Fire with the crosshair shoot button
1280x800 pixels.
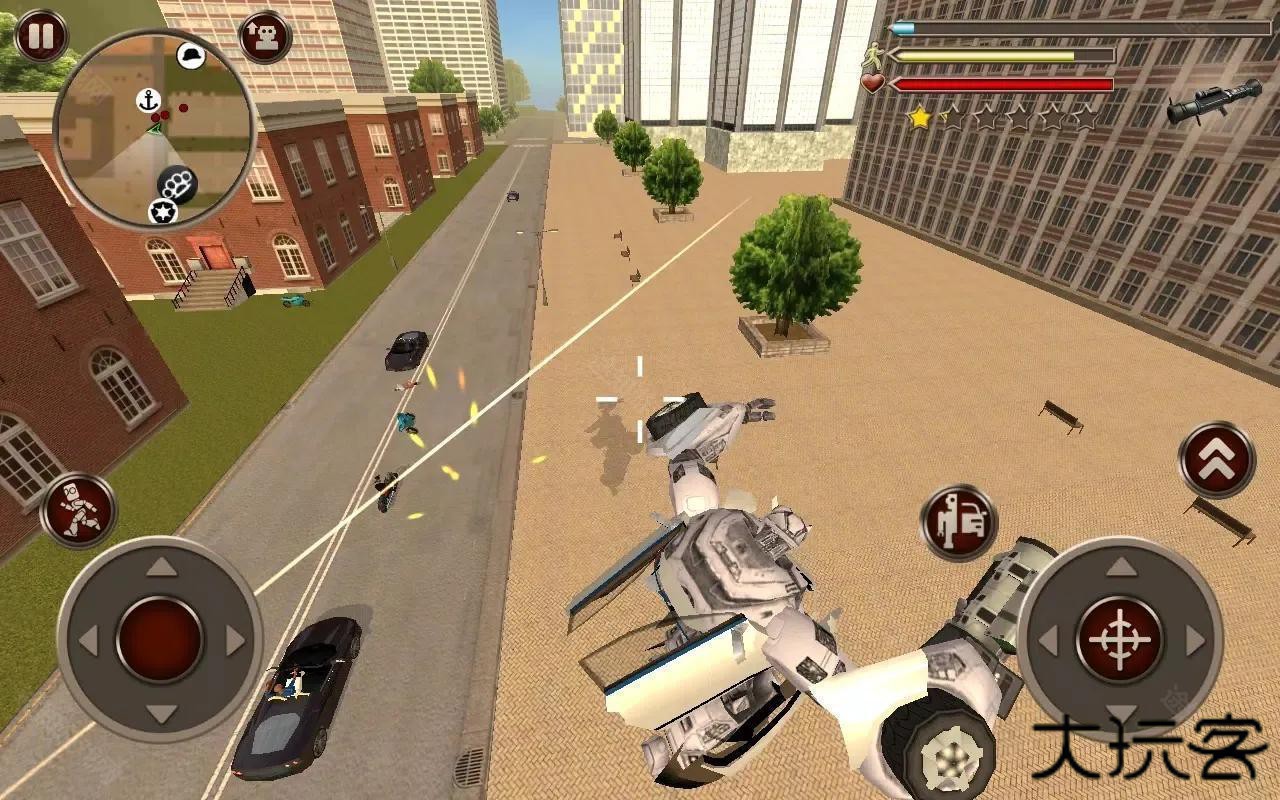click(1119, 639)
